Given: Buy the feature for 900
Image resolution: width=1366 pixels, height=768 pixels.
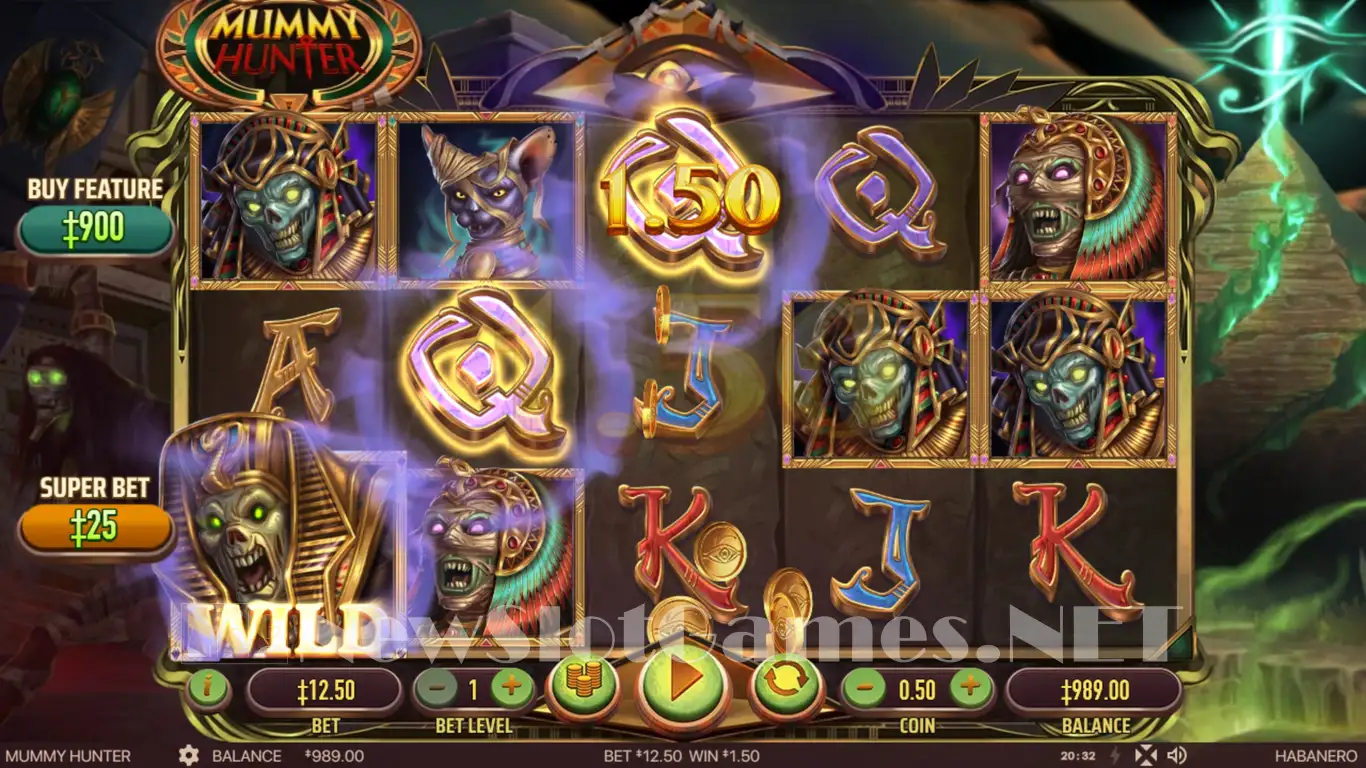Looking at the screenshot, I should pyautogui.click(x=96, y=229).
